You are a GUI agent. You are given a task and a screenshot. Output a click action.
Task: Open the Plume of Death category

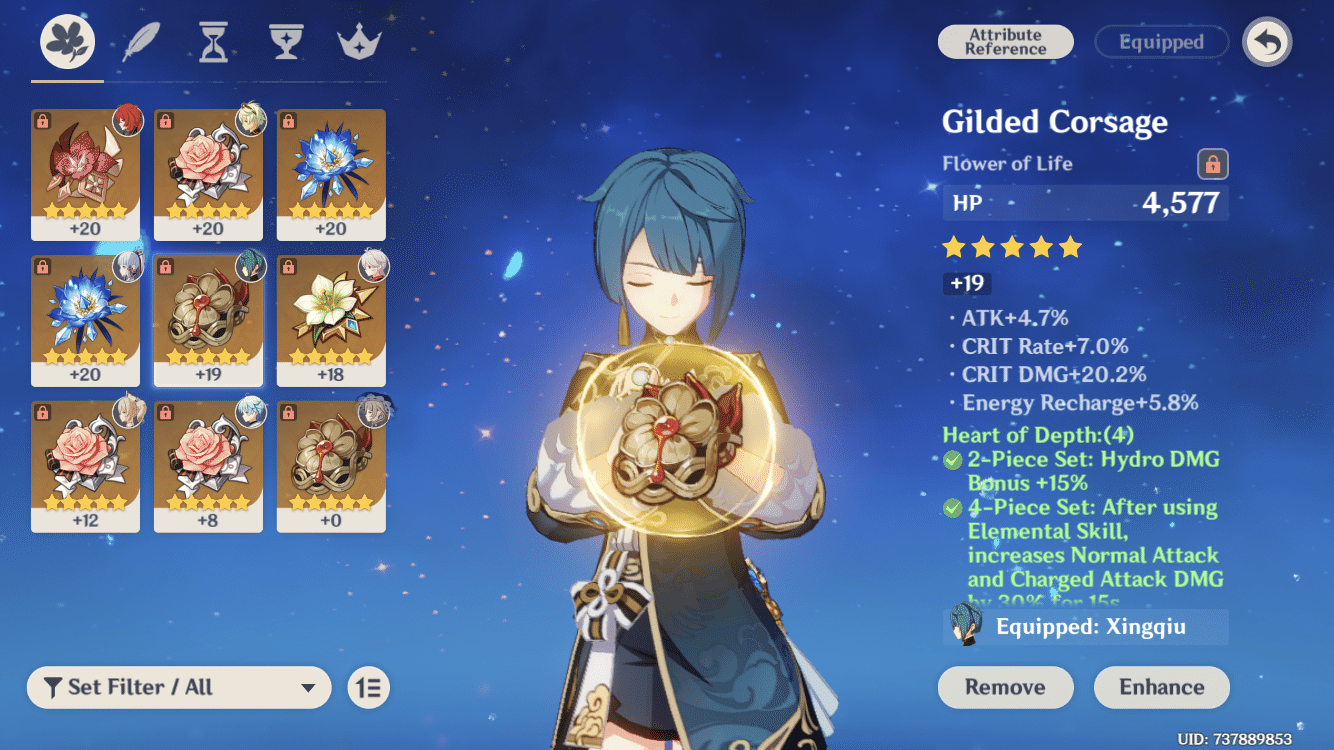coord(140,42)
